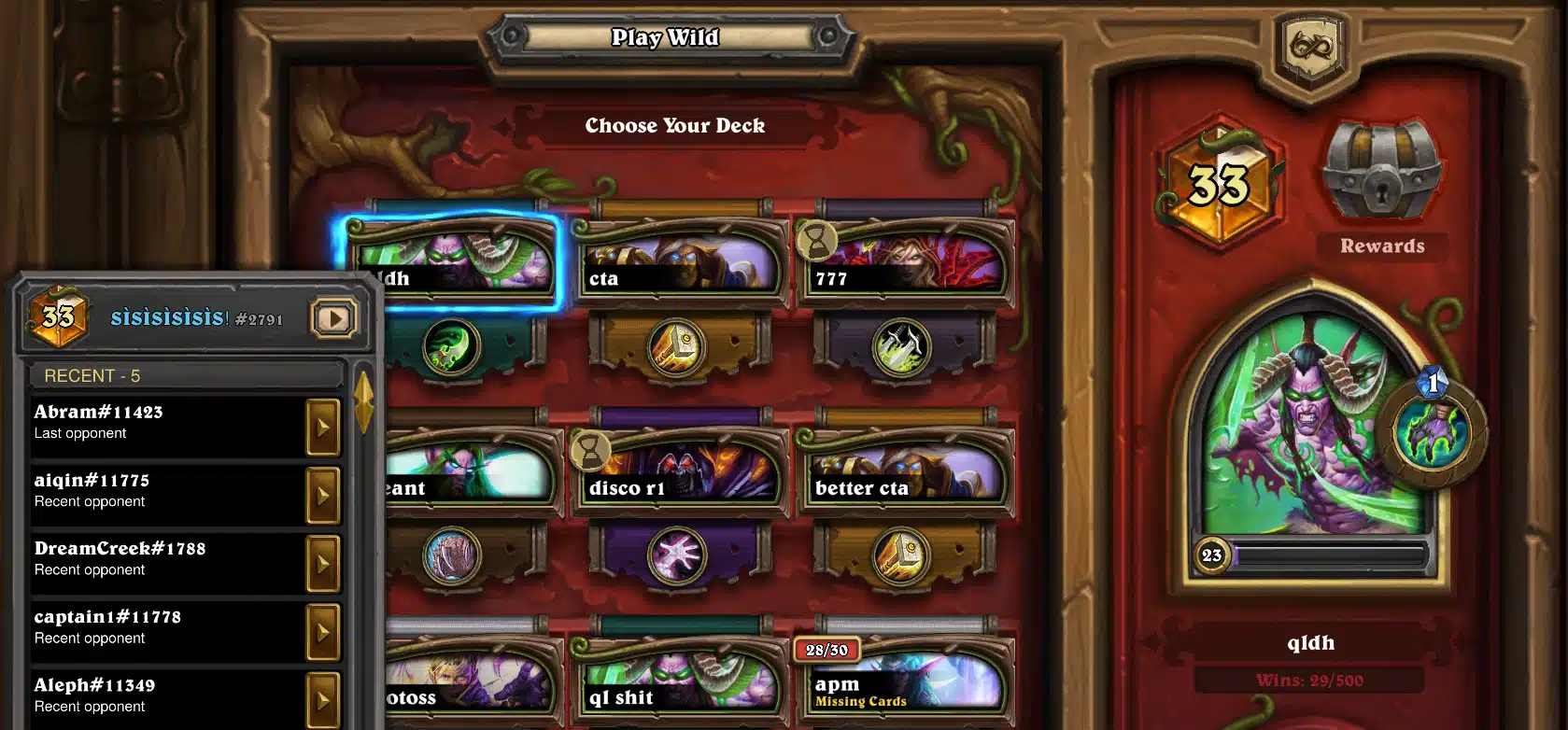Viewport: 1568px width, 730px height.
Task: Open options for DreamCreek#1788
Action: tap(323, 563)
